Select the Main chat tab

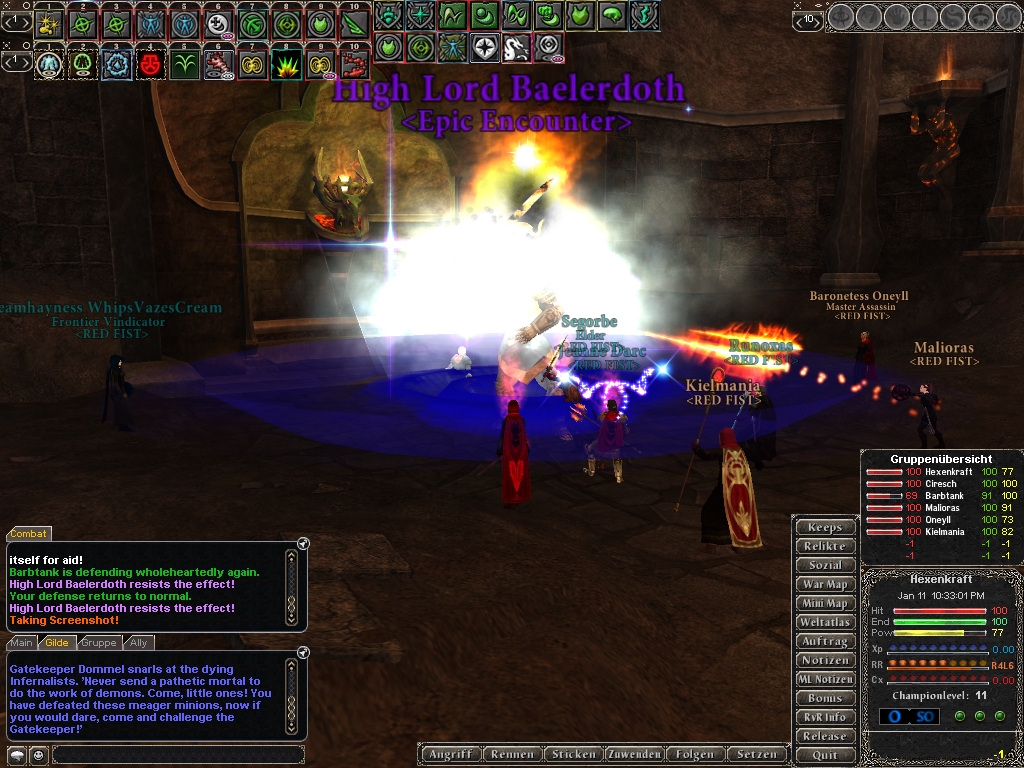point(21,643)
